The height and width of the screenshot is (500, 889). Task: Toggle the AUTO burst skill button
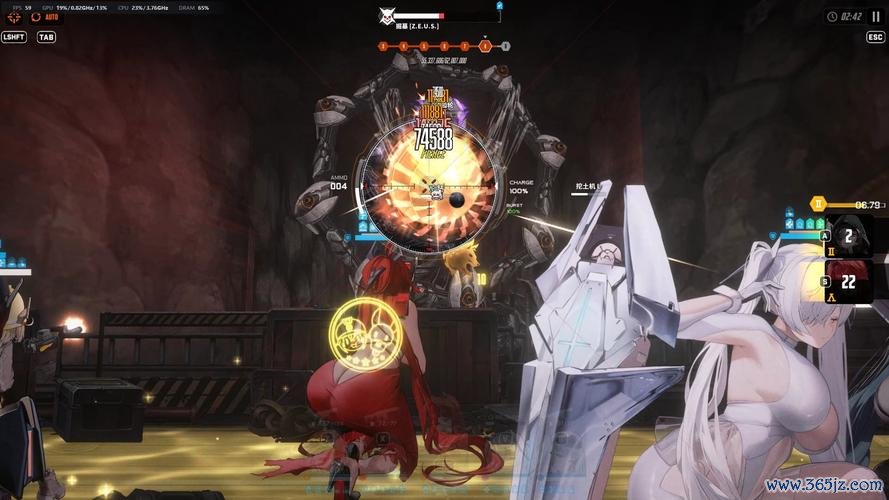tap(46, 17)
